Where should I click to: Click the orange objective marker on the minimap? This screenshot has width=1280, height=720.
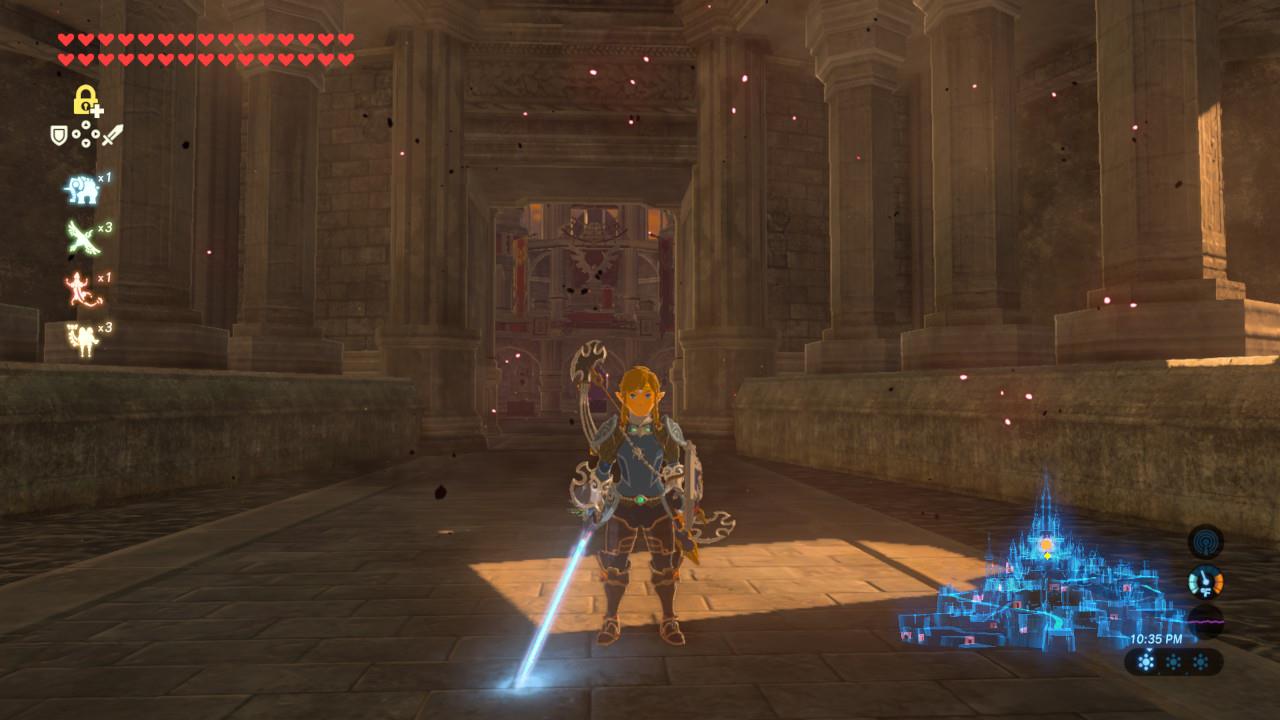tap(1046, 545)
